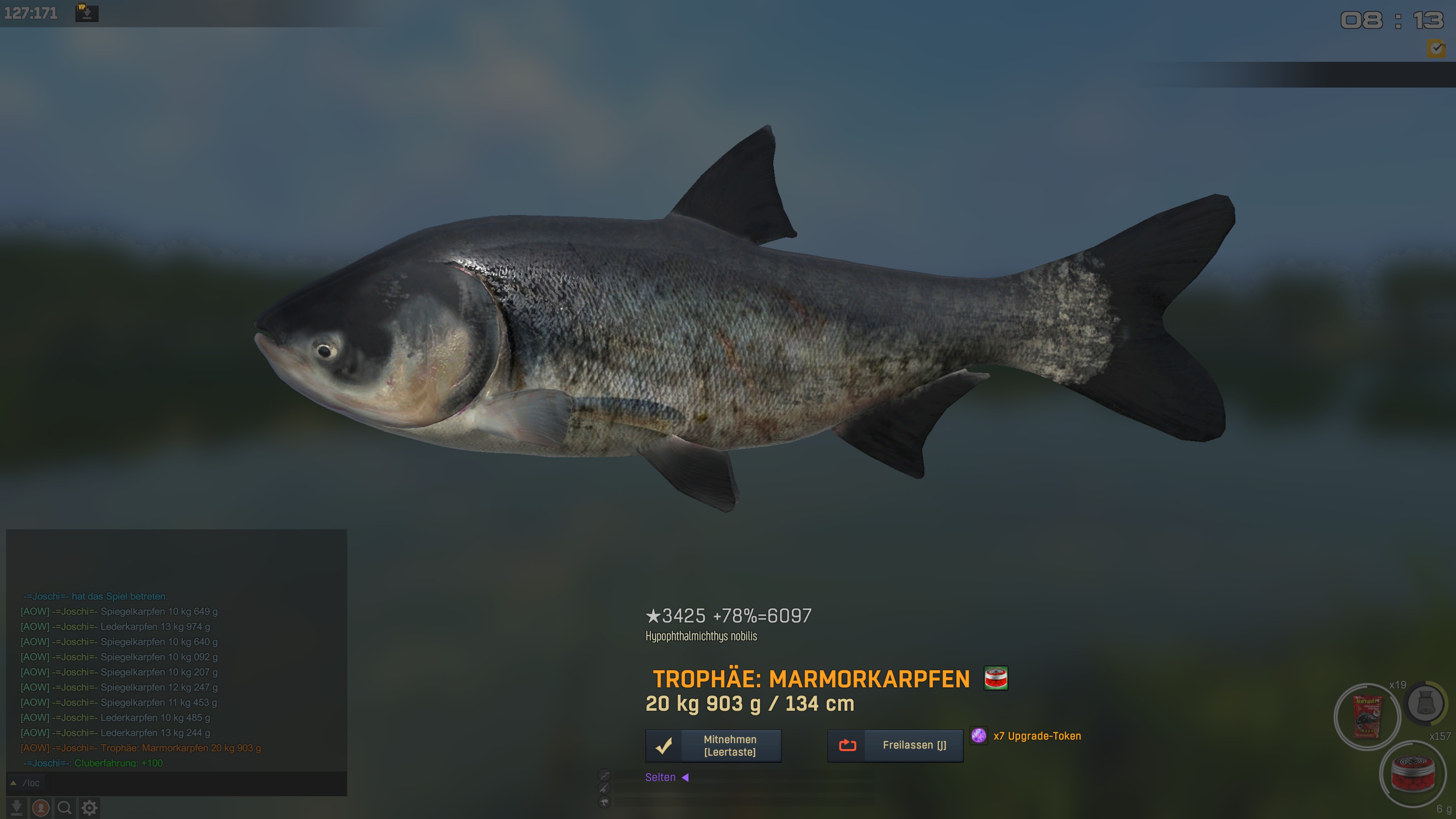This screenshot has height=819, width=1456.
Task: Open the chat channel selector arrow
Action: pyautogui.click(x=14, y=783)
